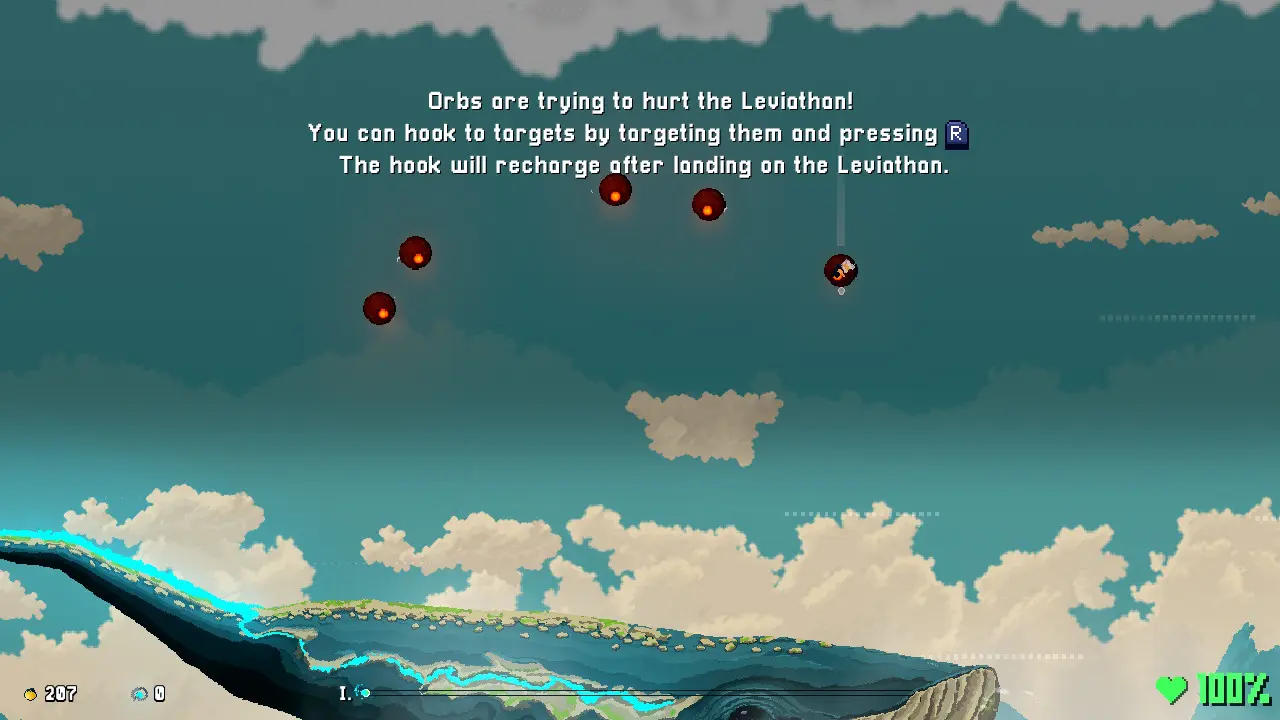Click the leftmost red orb enemy
This screenshot has width=1280, height=720.
point(380,310)
